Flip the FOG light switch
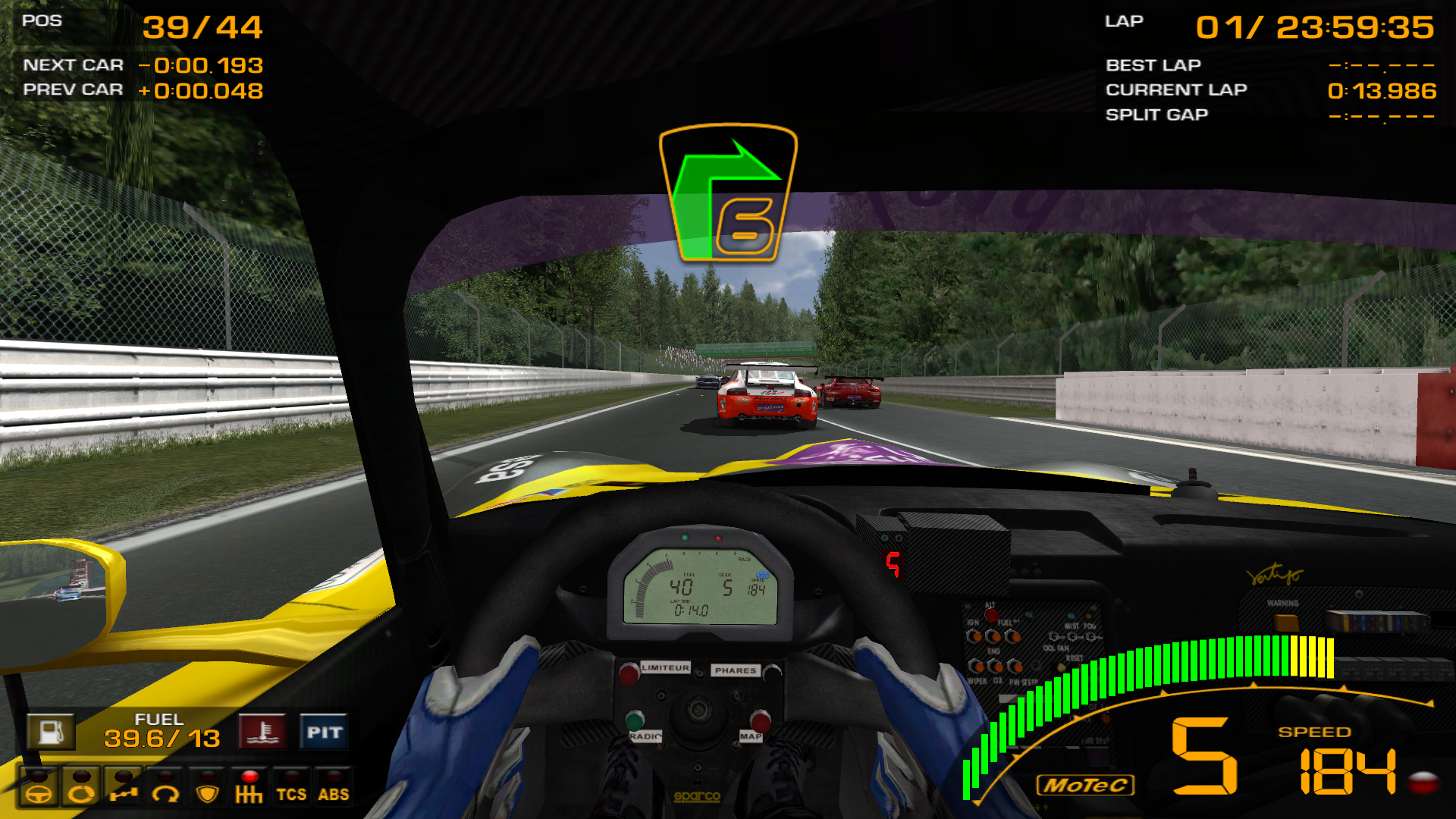The image size is (1456, 819). click(1090, 637)
